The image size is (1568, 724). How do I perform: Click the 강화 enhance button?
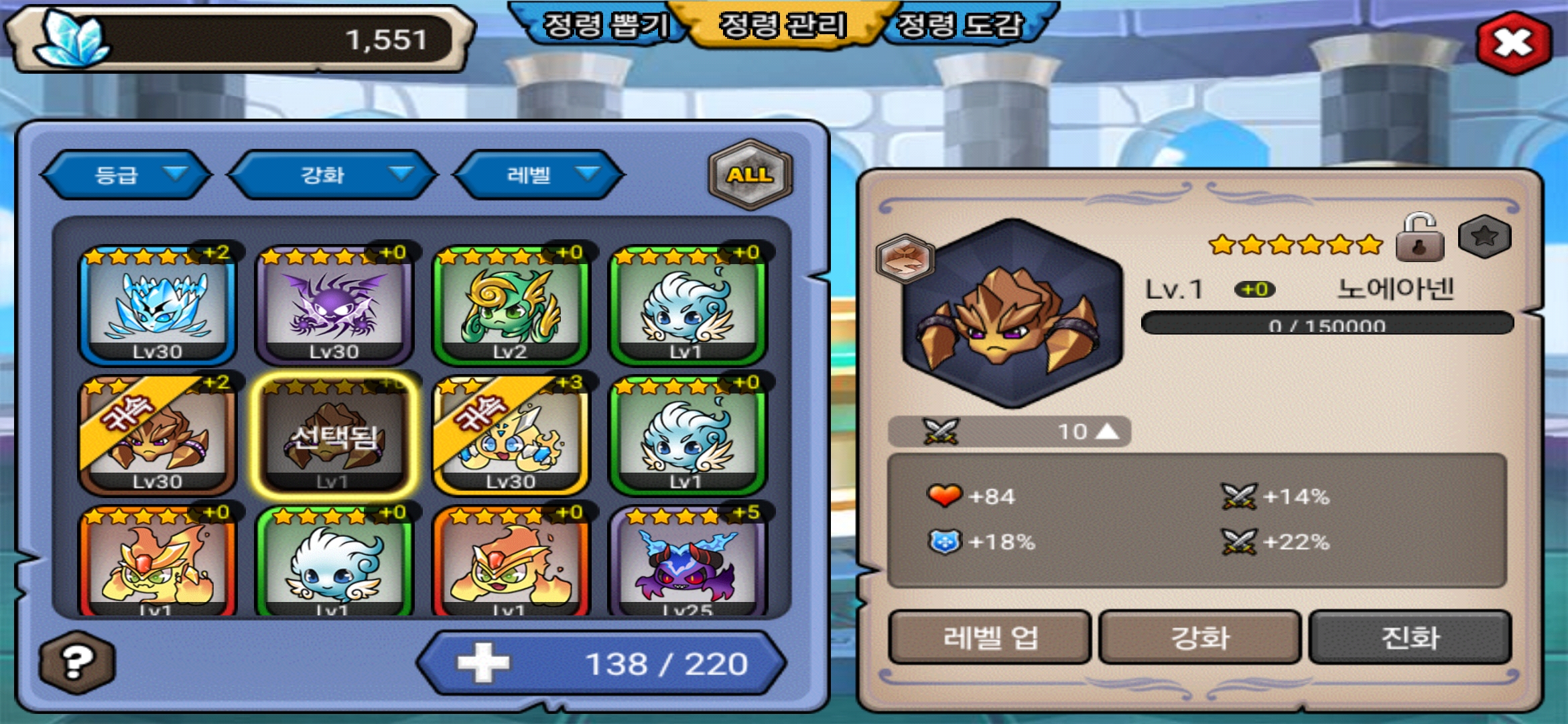[1199, 637]
